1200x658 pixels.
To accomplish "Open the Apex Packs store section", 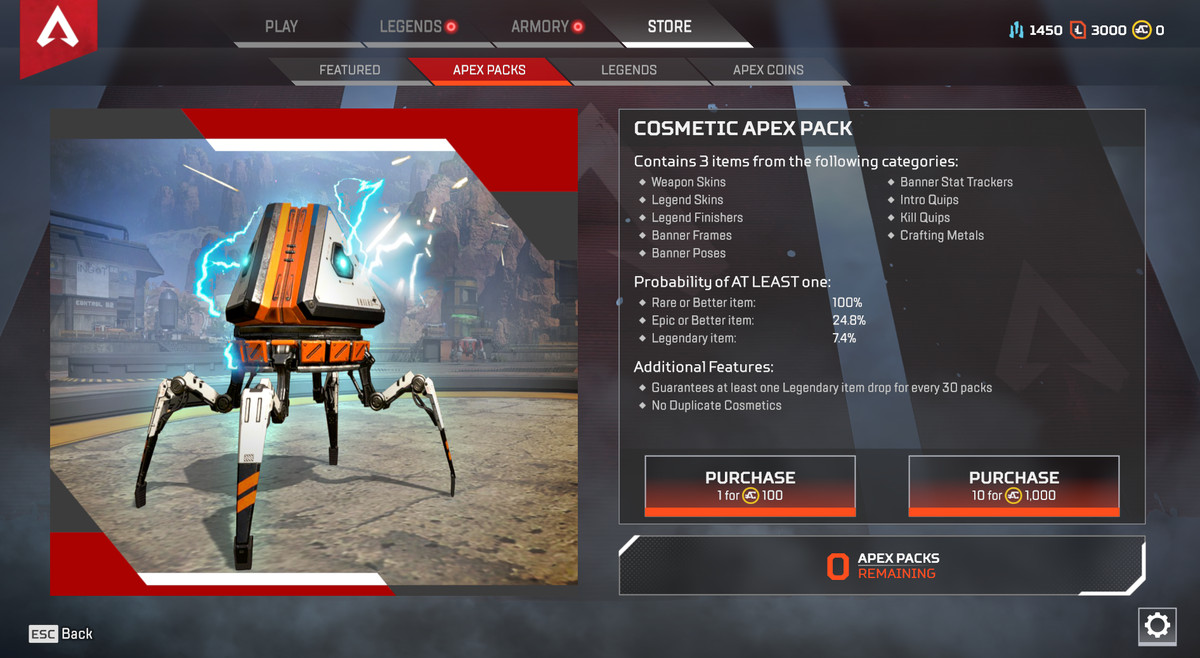I will [x=489, y=70].
